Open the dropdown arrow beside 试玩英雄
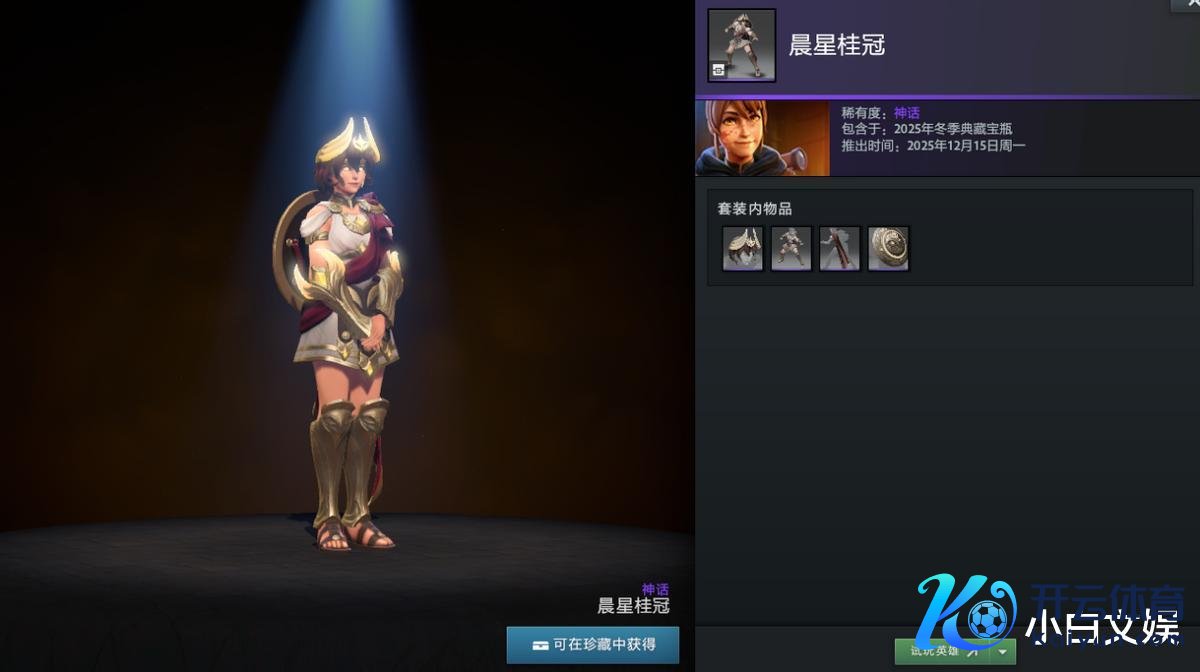Screen dimensions: 1200x672 pyautogui.click(x=1003, y=652)
